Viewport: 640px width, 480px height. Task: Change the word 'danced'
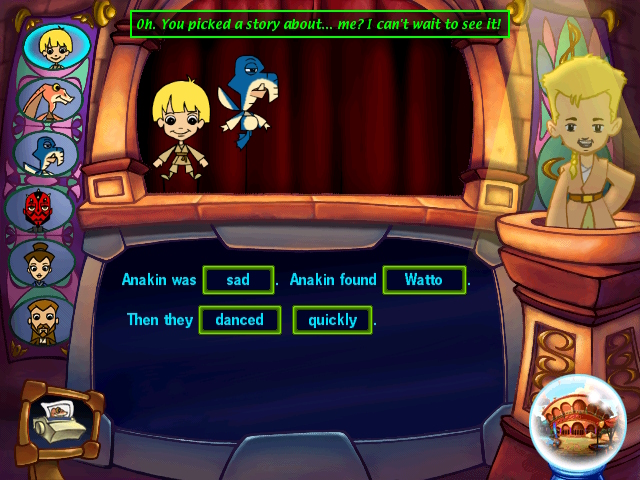click(238, 320)
